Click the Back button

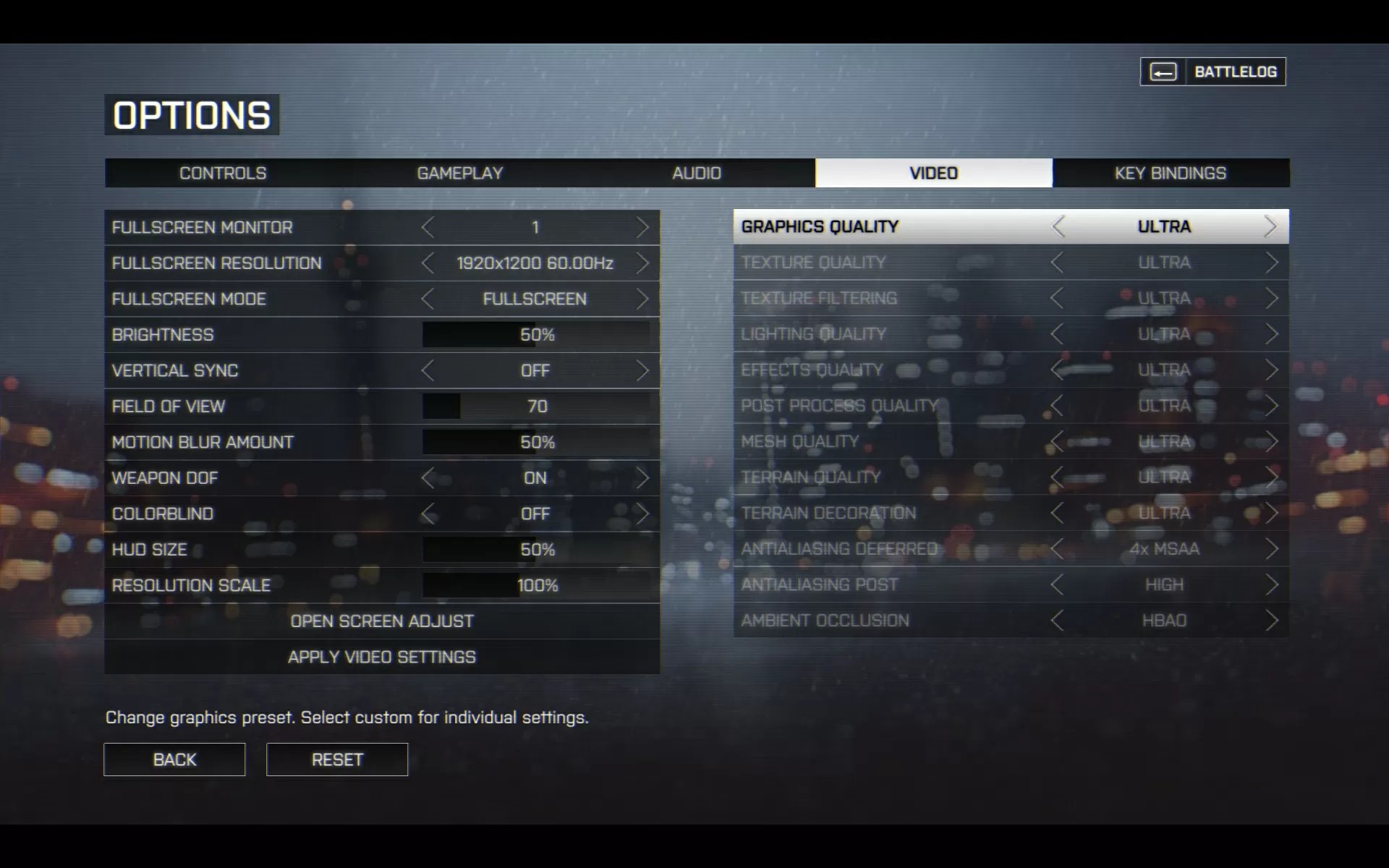point(174,759)
